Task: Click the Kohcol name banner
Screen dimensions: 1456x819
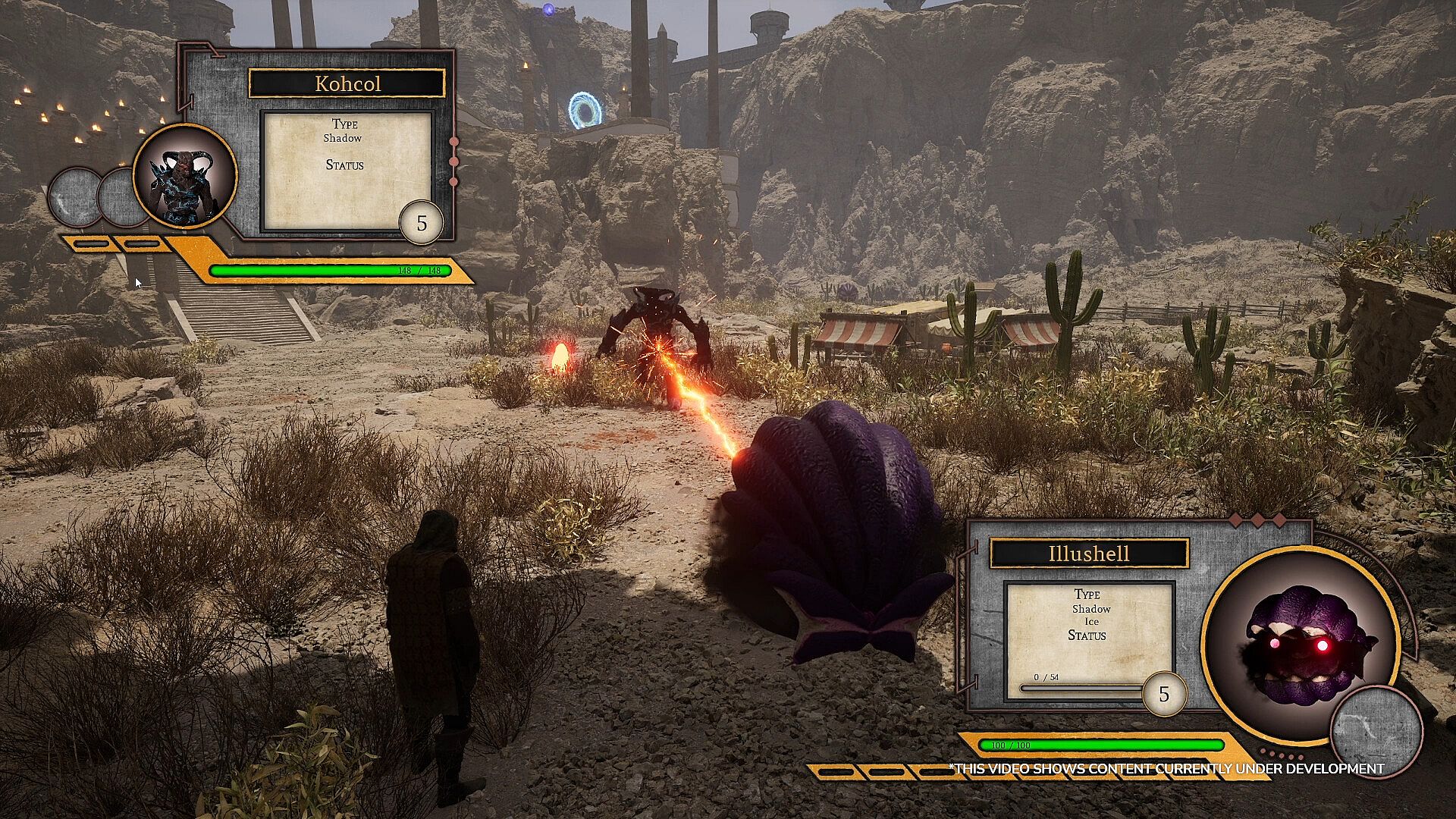Action: coord(347,83)
